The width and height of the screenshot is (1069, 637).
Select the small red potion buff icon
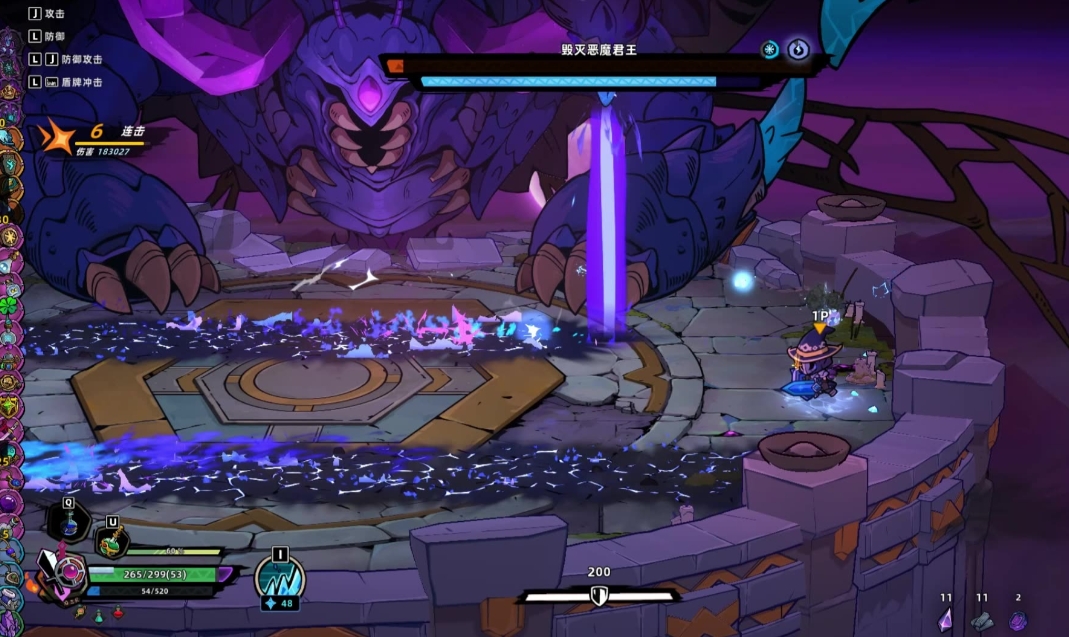click(118, 613)
